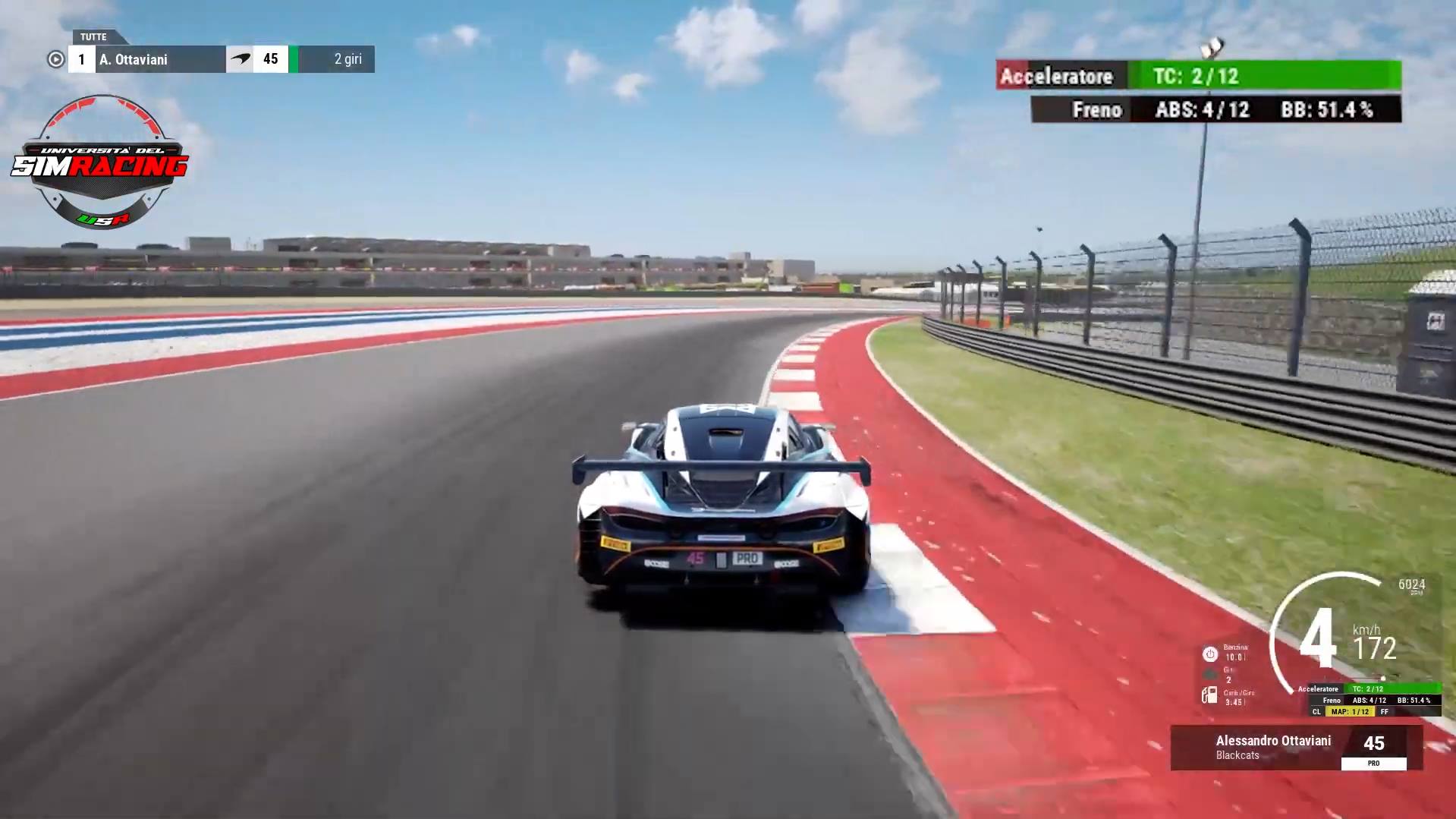Select A. Ottaviani's leaderboard row
1456x819 pixels.
pos(221,59)
